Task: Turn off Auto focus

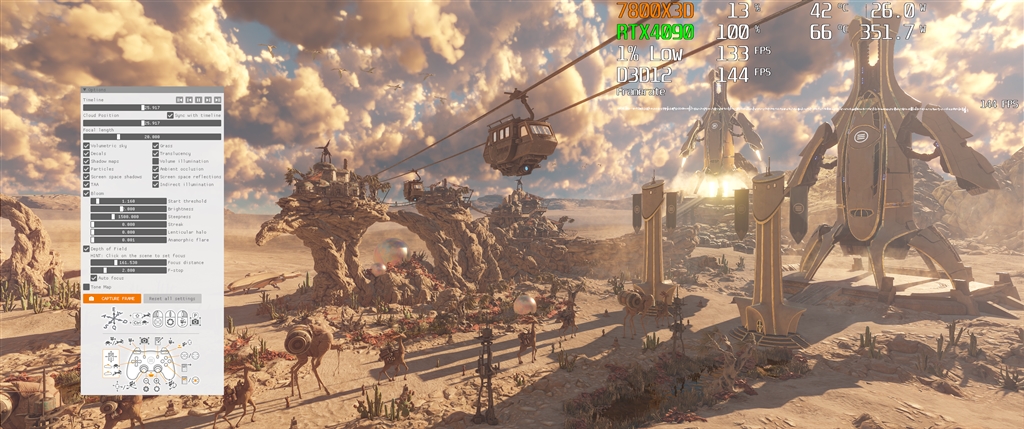Action: [94, 278]
